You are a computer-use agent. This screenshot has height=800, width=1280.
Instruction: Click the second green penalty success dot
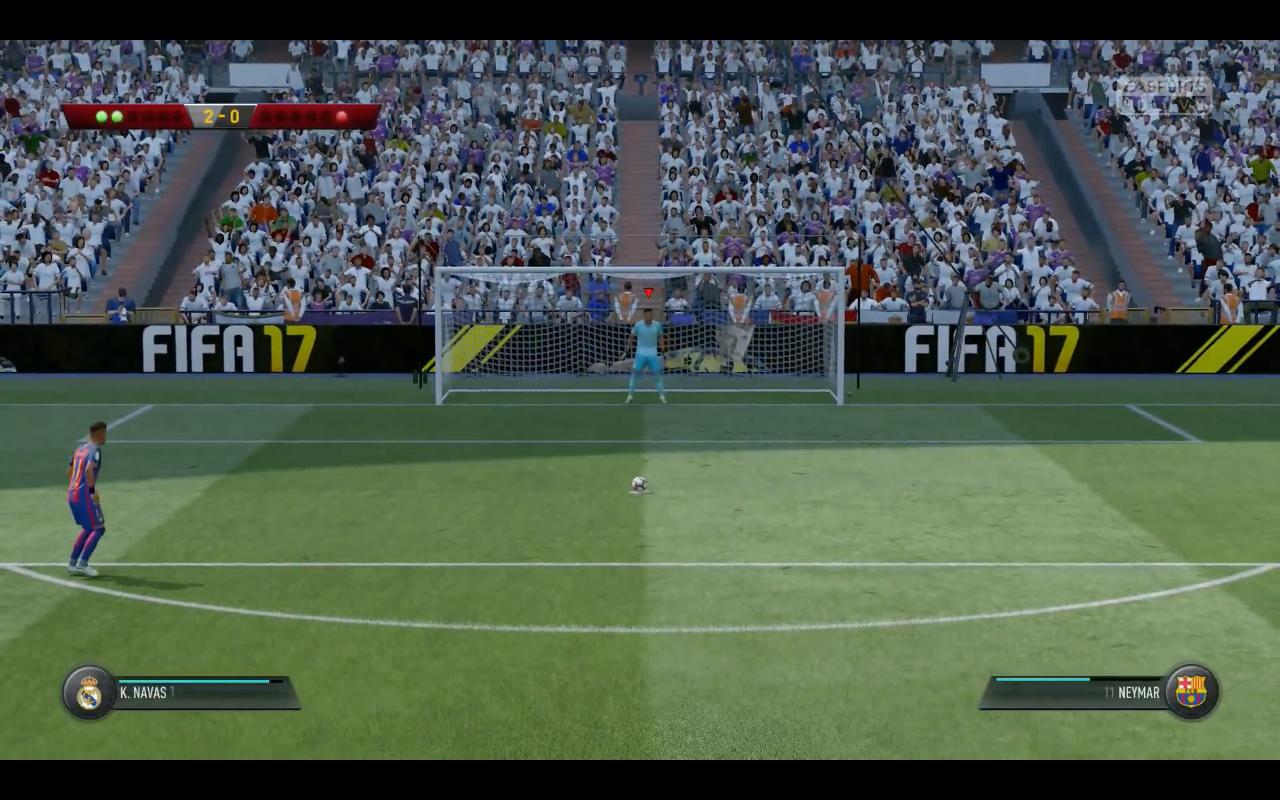[x=117, y=117]
